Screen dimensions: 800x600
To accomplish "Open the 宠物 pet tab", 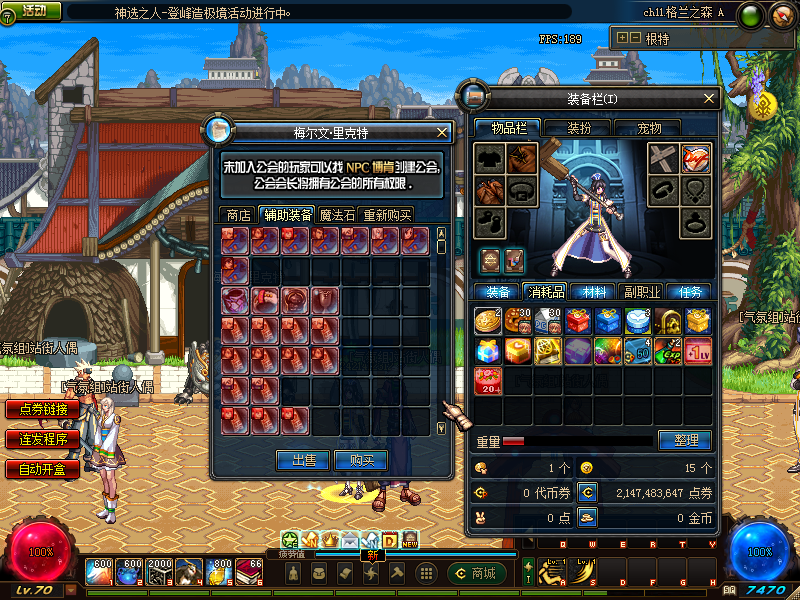I will click(650, 128).
